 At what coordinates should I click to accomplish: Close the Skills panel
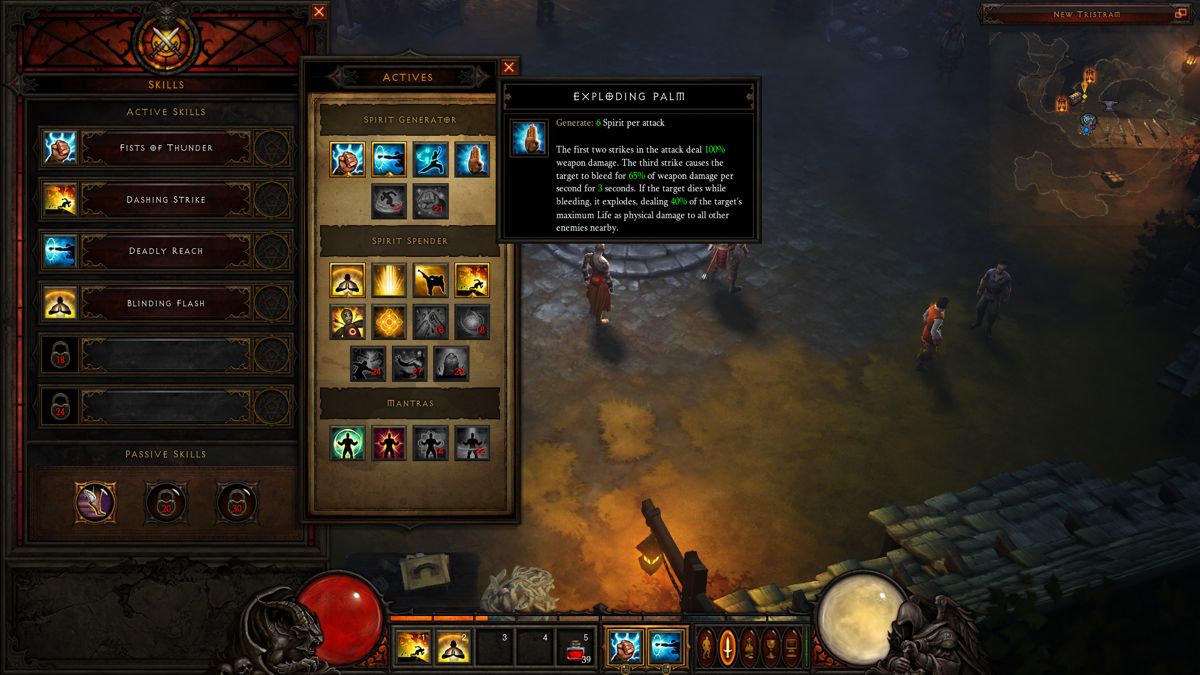pyautogui.click(x=319, y=12)
